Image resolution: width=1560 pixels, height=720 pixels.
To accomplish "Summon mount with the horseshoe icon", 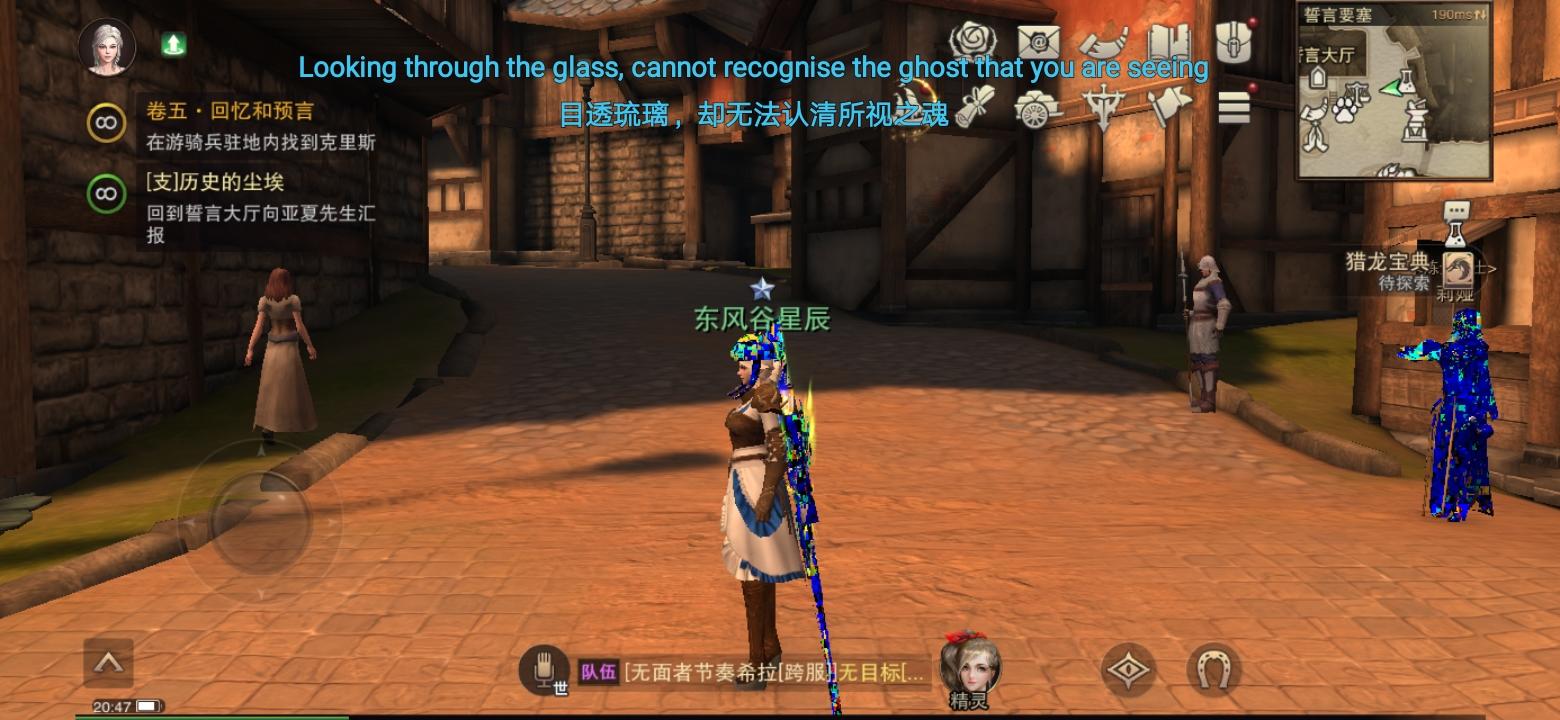I will click(x=1213, y=668).
